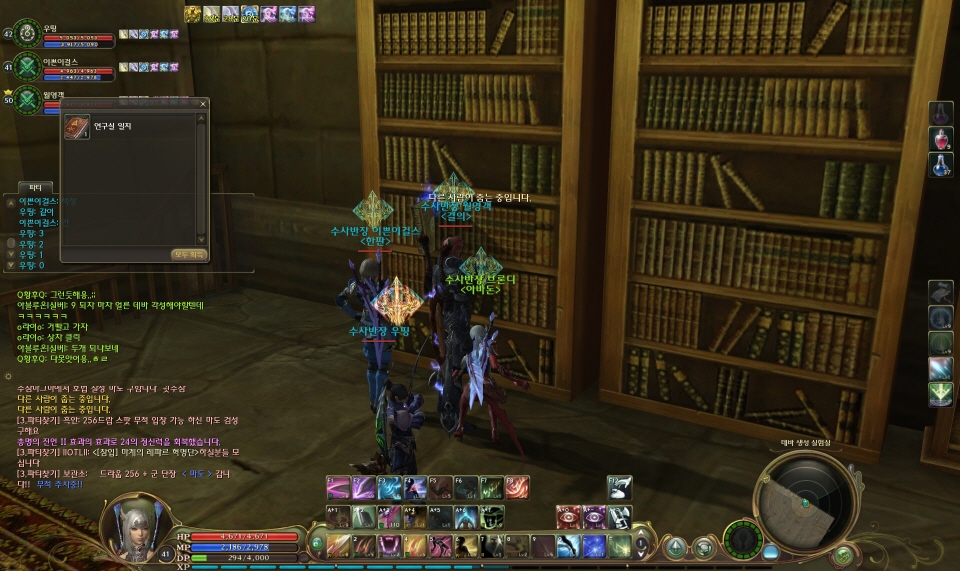The height and width of the screenshot is (571, 960).
Task: Use the blue mana potion
Action: (x=941, y=164)
